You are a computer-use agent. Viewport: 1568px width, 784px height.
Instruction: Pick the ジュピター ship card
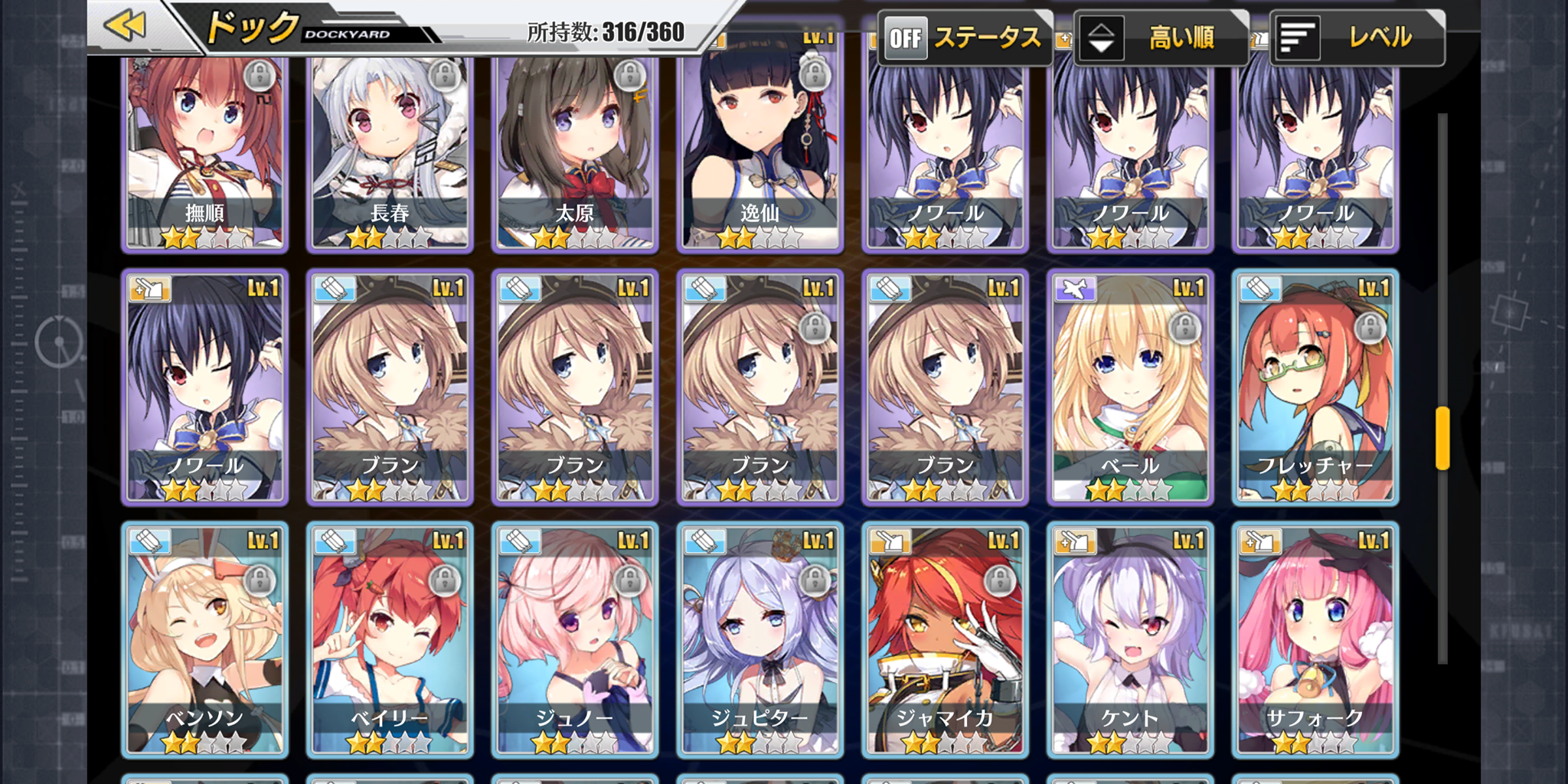tap(760, 640)
